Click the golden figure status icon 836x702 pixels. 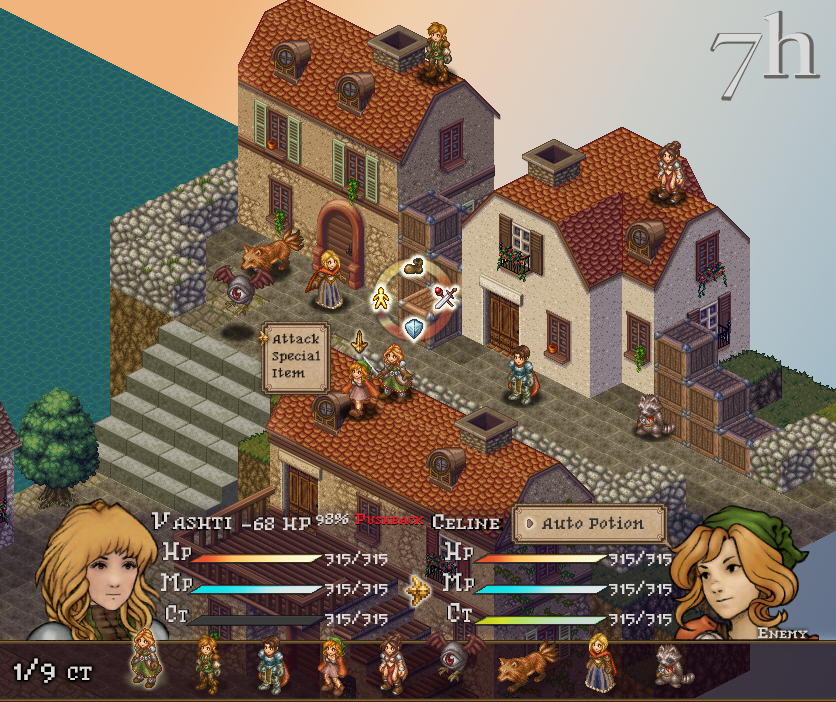tap(381, 297)
